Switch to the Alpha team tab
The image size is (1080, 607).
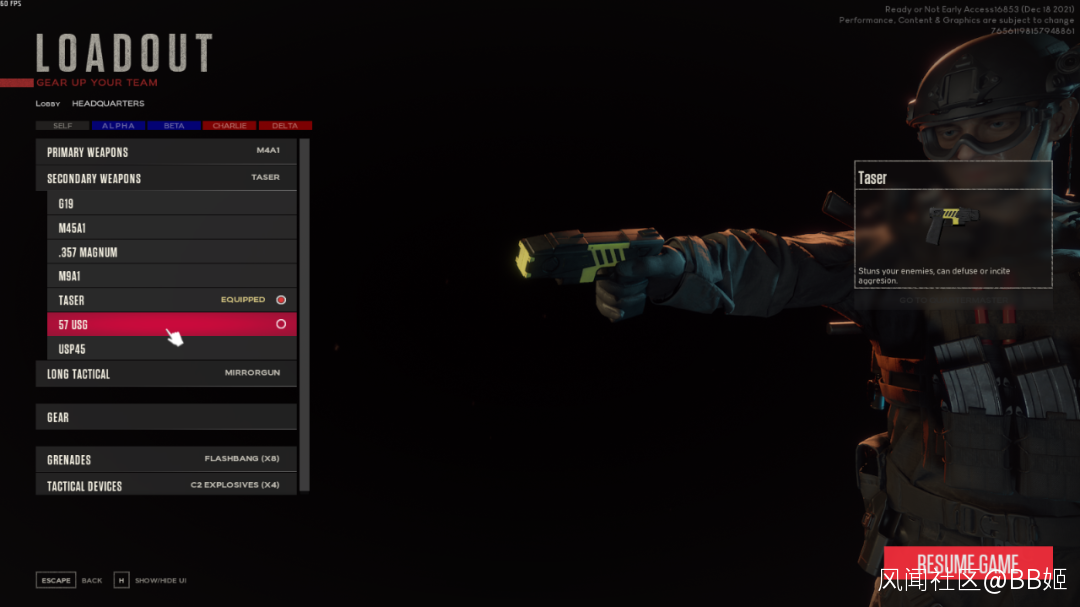[118, 126]
